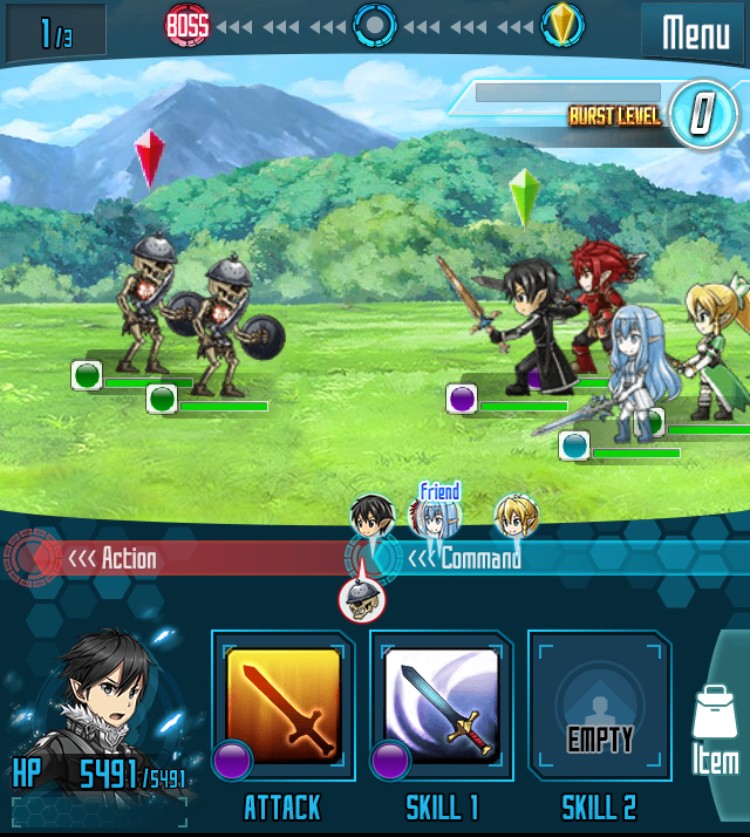Open the Item bag
The image size is (750, 837).
(715, 730)
